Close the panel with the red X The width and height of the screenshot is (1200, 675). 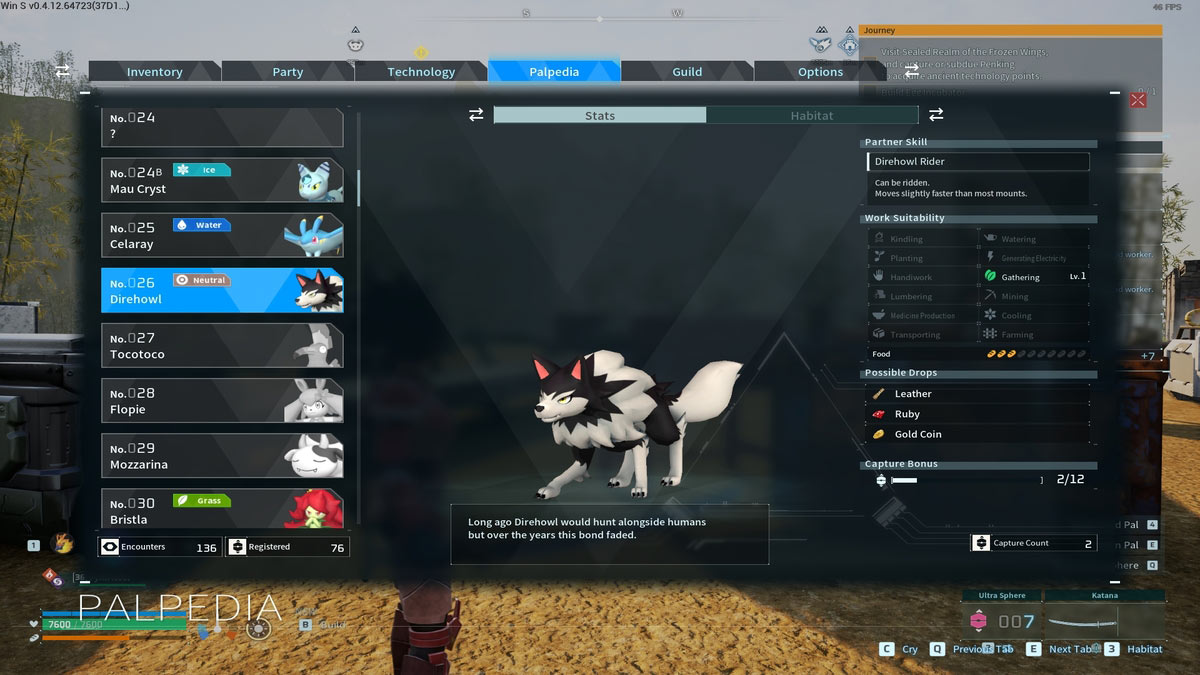tap(1138, 100)
